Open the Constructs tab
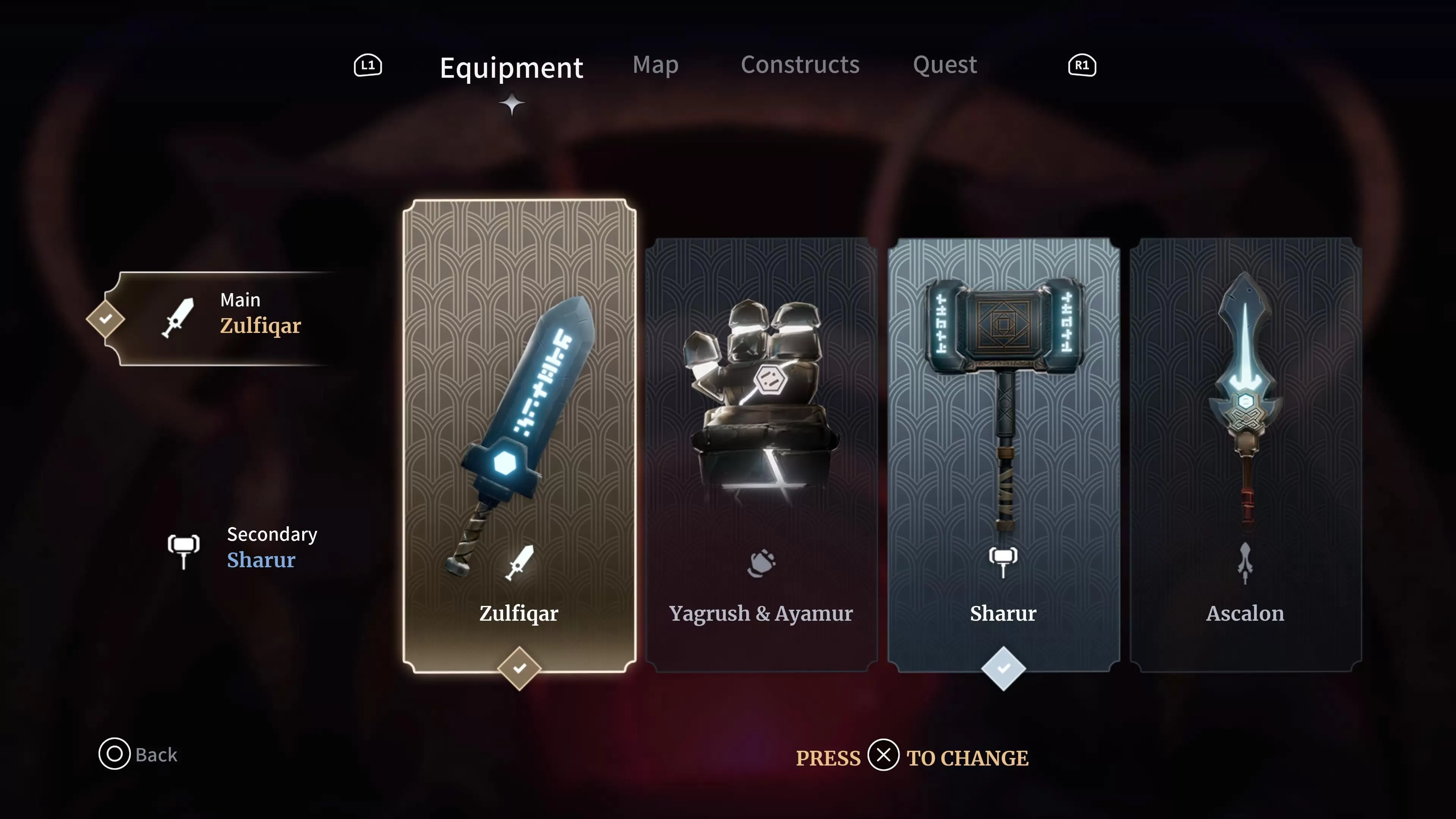 (x=800, y=65)
